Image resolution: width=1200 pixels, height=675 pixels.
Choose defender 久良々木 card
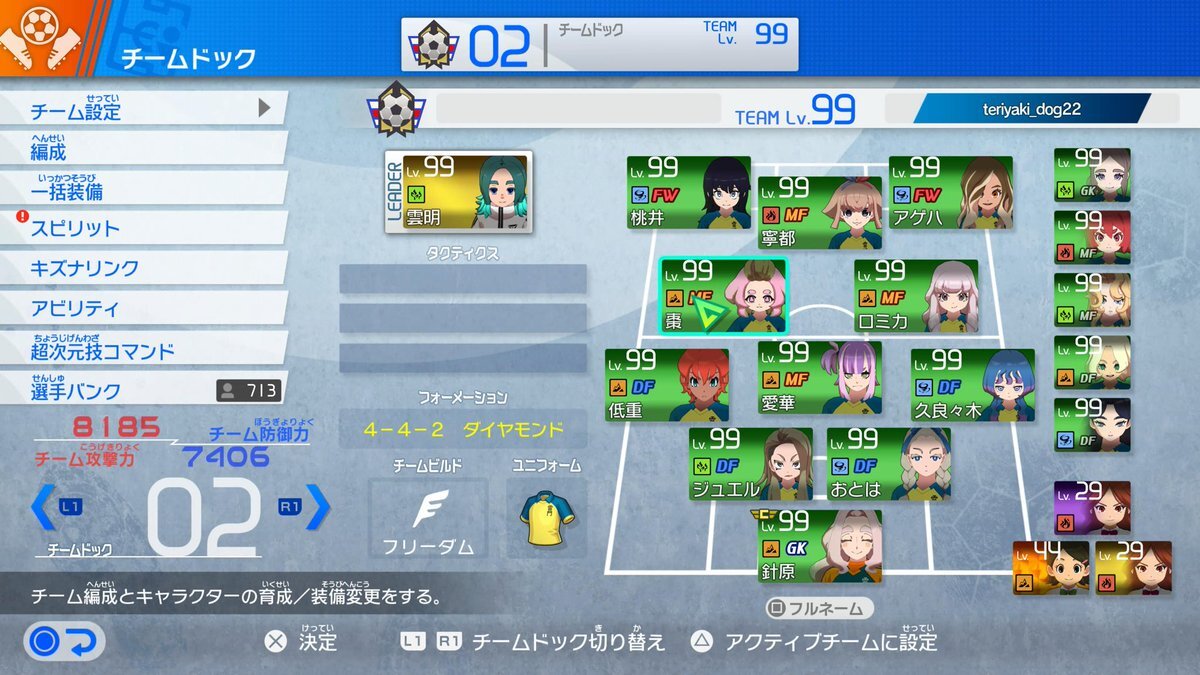[x=972, y=384]
